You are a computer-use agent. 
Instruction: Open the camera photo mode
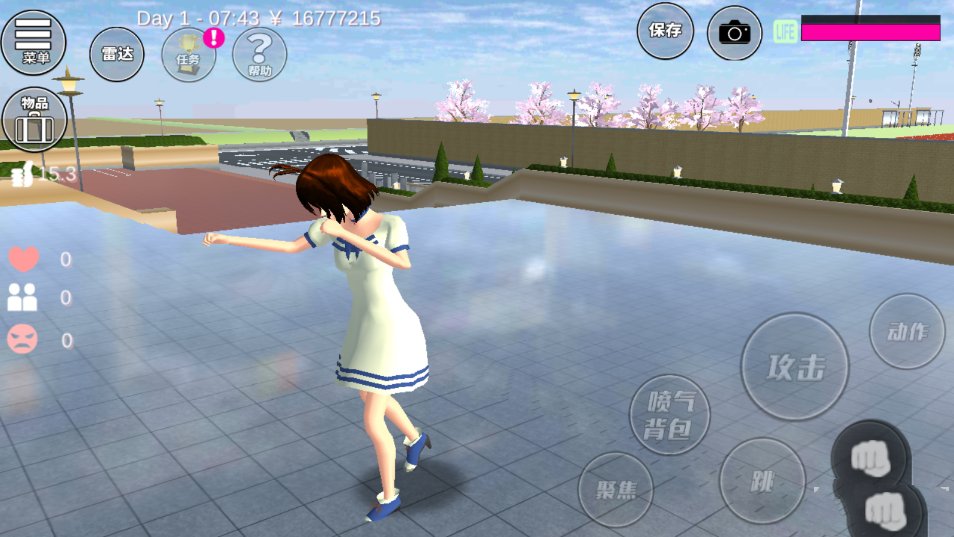pyautogui.click(x=735, y=32)
